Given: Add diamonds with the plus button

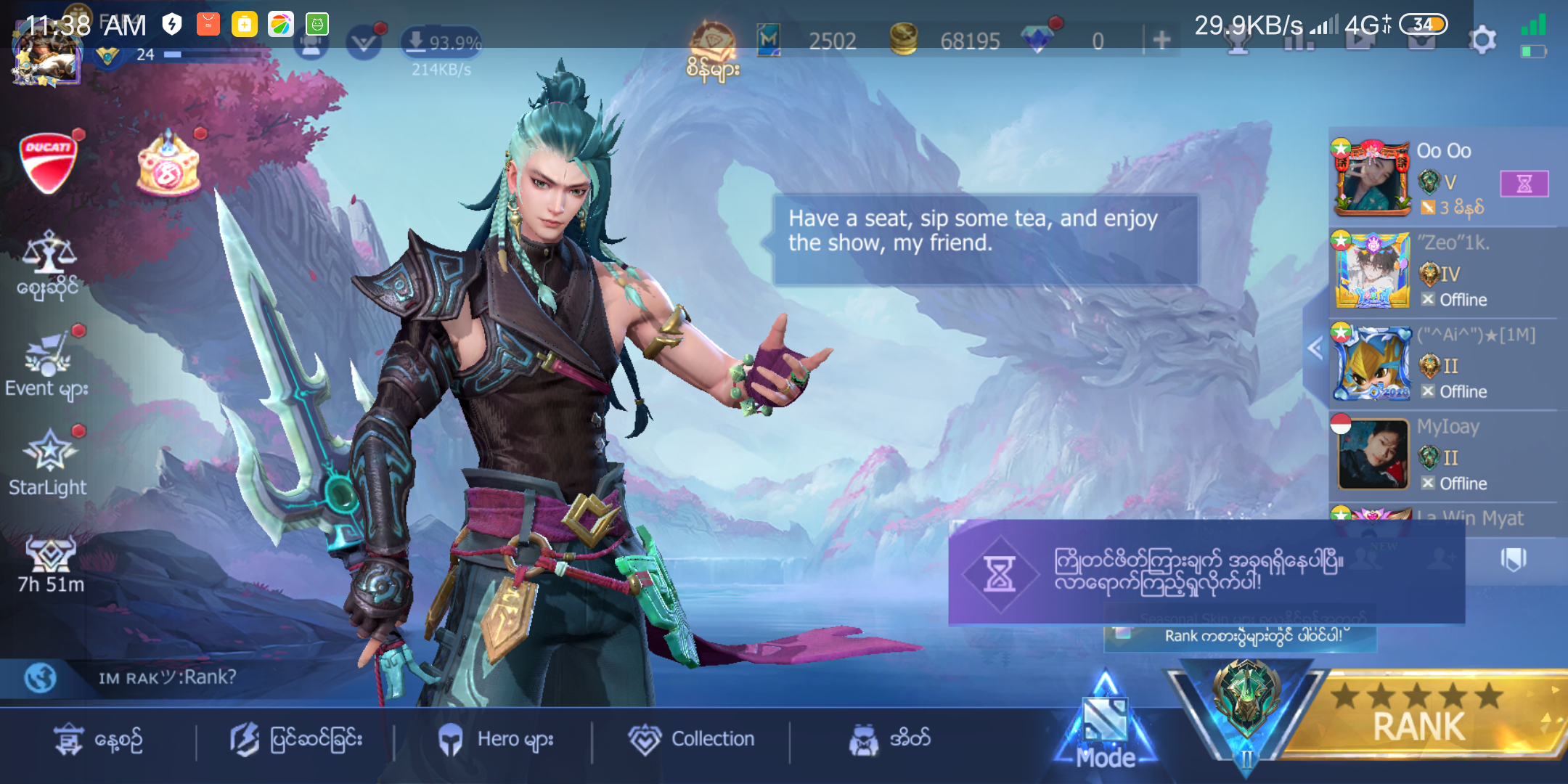Looking at the screenshot, I should point(1161,40).
